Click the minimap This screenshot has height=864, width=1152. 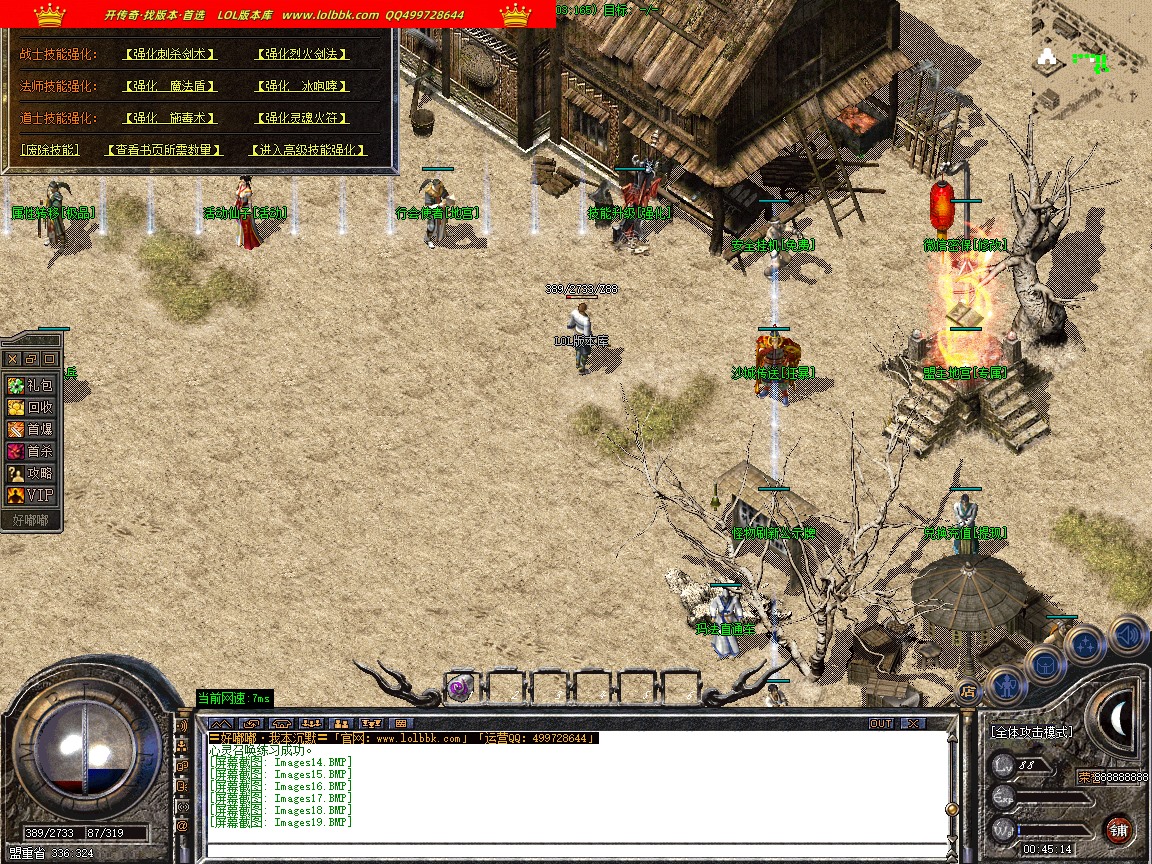click(x=1091, y=60)
